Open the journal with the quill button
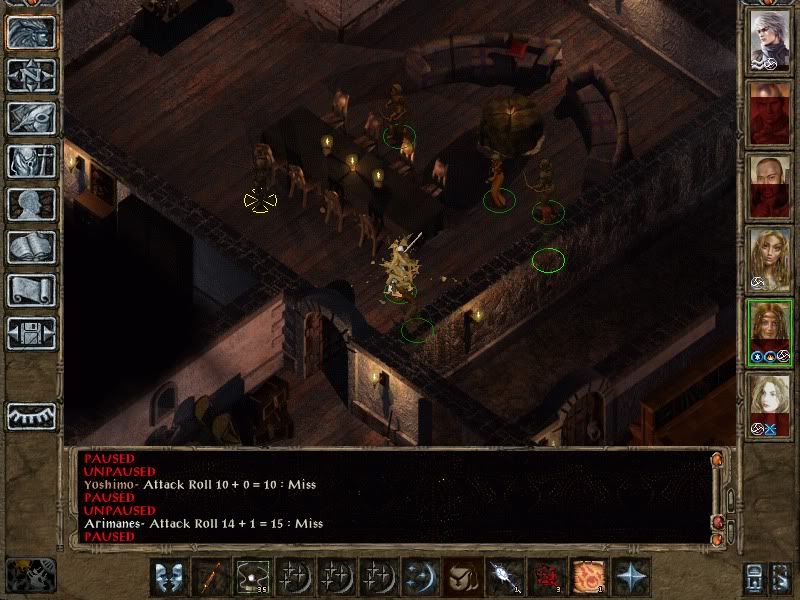Image resolution: width=800 pixels, height=600 pixels. coord(31,118)
